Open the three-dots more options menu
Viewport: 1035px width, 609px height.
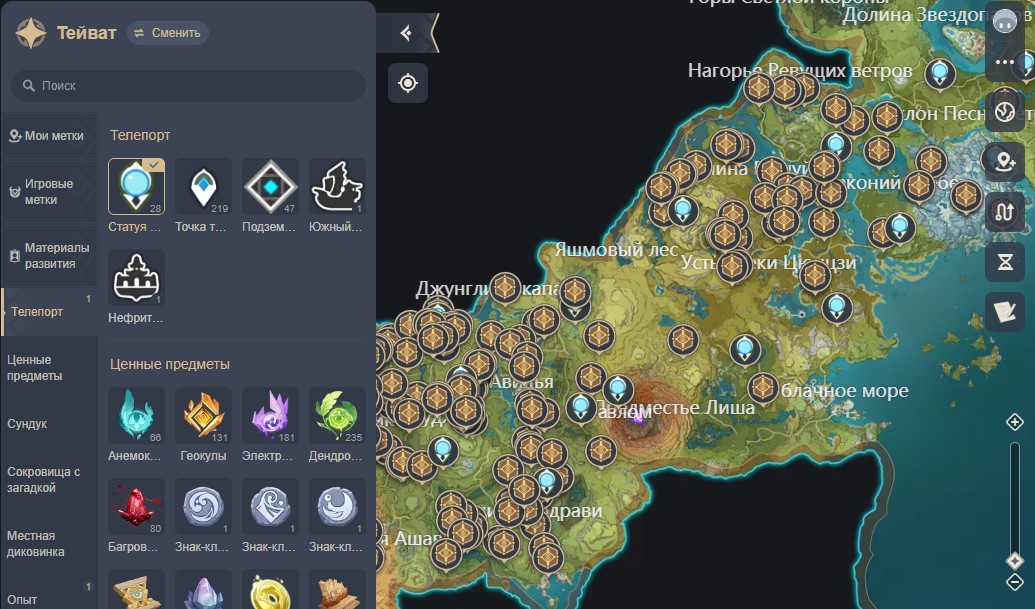point(1005,62)
